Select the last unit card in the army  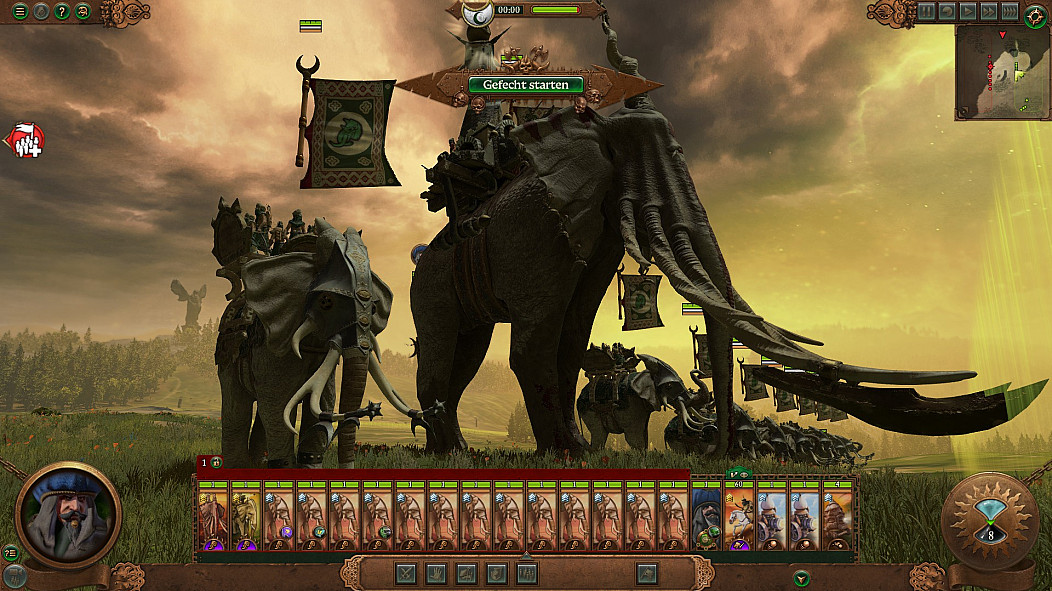[839, 516]
